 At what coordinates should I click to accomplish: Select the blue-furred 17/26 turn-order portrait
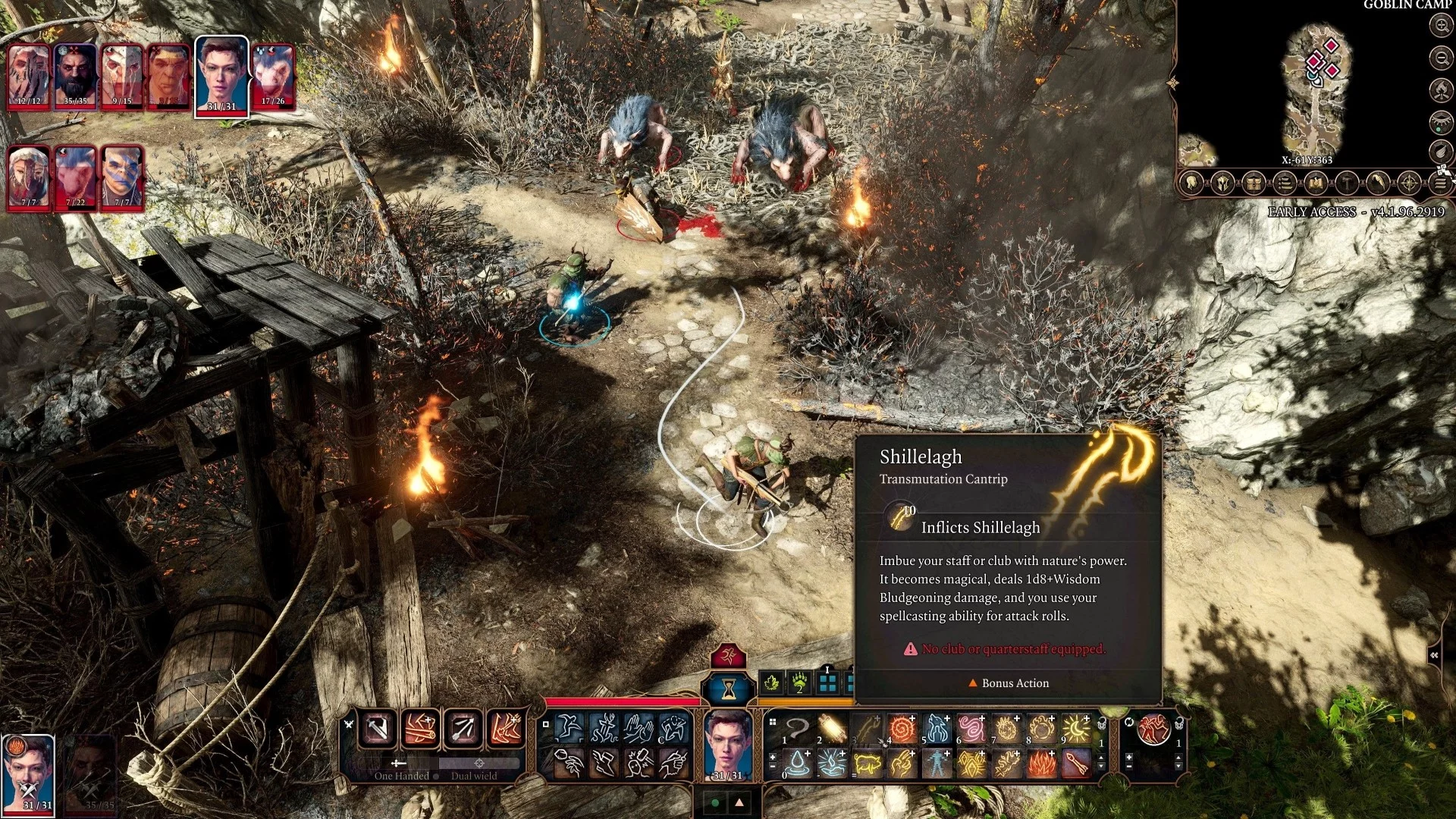(x=273, y=76)
